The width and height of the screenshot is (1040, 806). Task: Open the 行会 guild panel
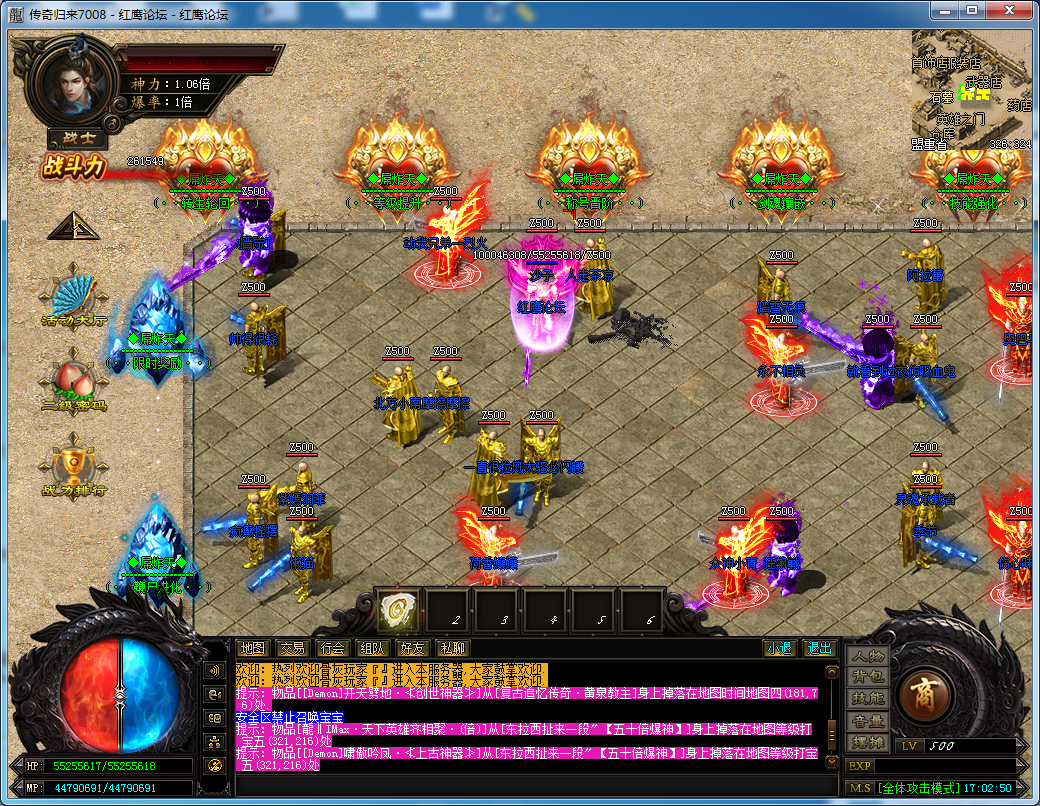[x=332, y=648]
